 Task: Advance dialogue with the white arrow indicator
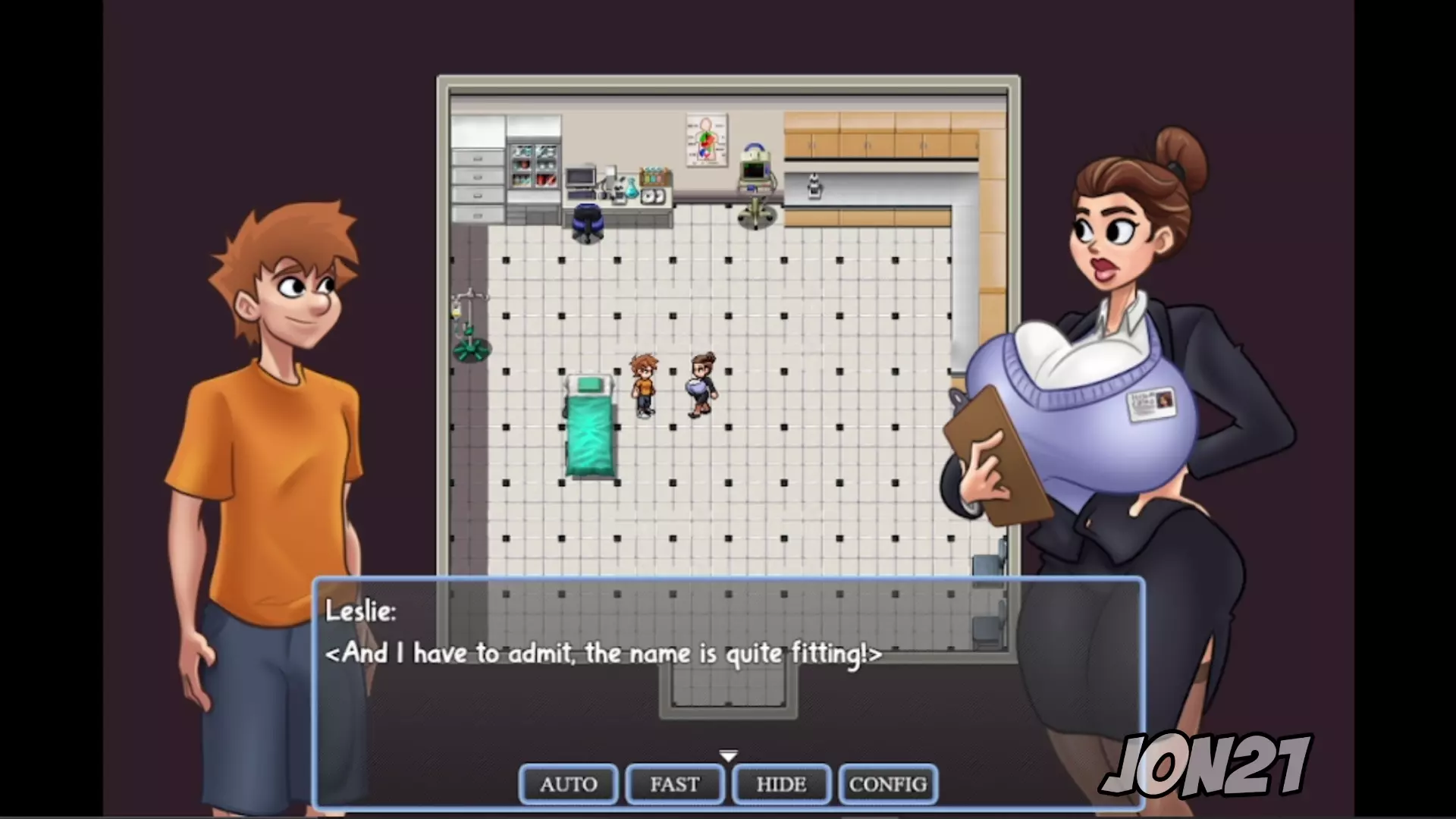point(728,756)
